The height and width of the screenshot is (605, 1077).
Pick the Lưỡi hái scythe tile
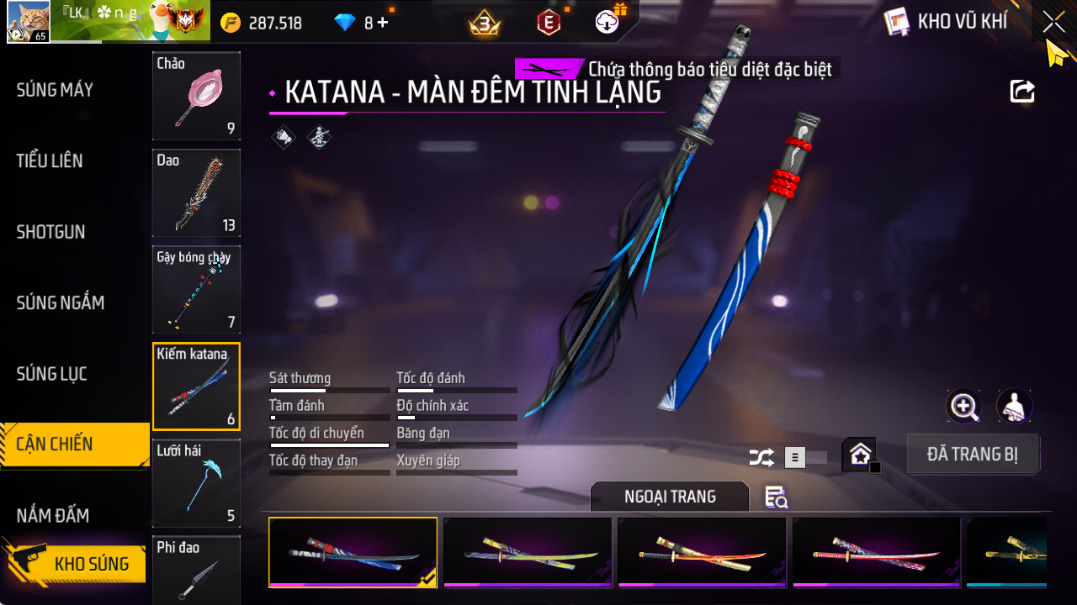point(196,483)
